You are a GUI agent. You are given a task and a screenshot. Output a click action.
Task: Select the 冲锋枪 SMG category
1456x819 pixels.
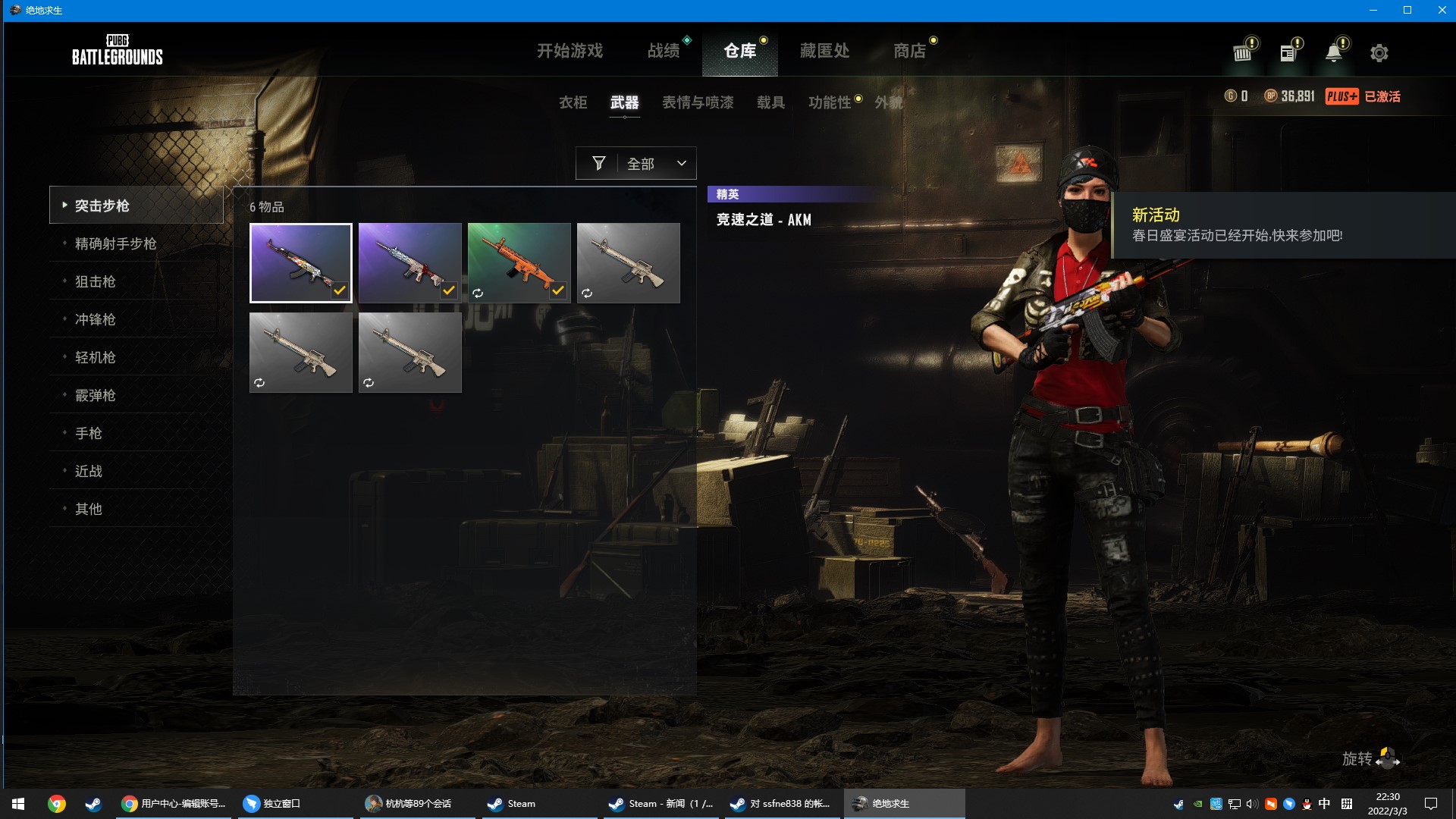[x=95, y=319]
